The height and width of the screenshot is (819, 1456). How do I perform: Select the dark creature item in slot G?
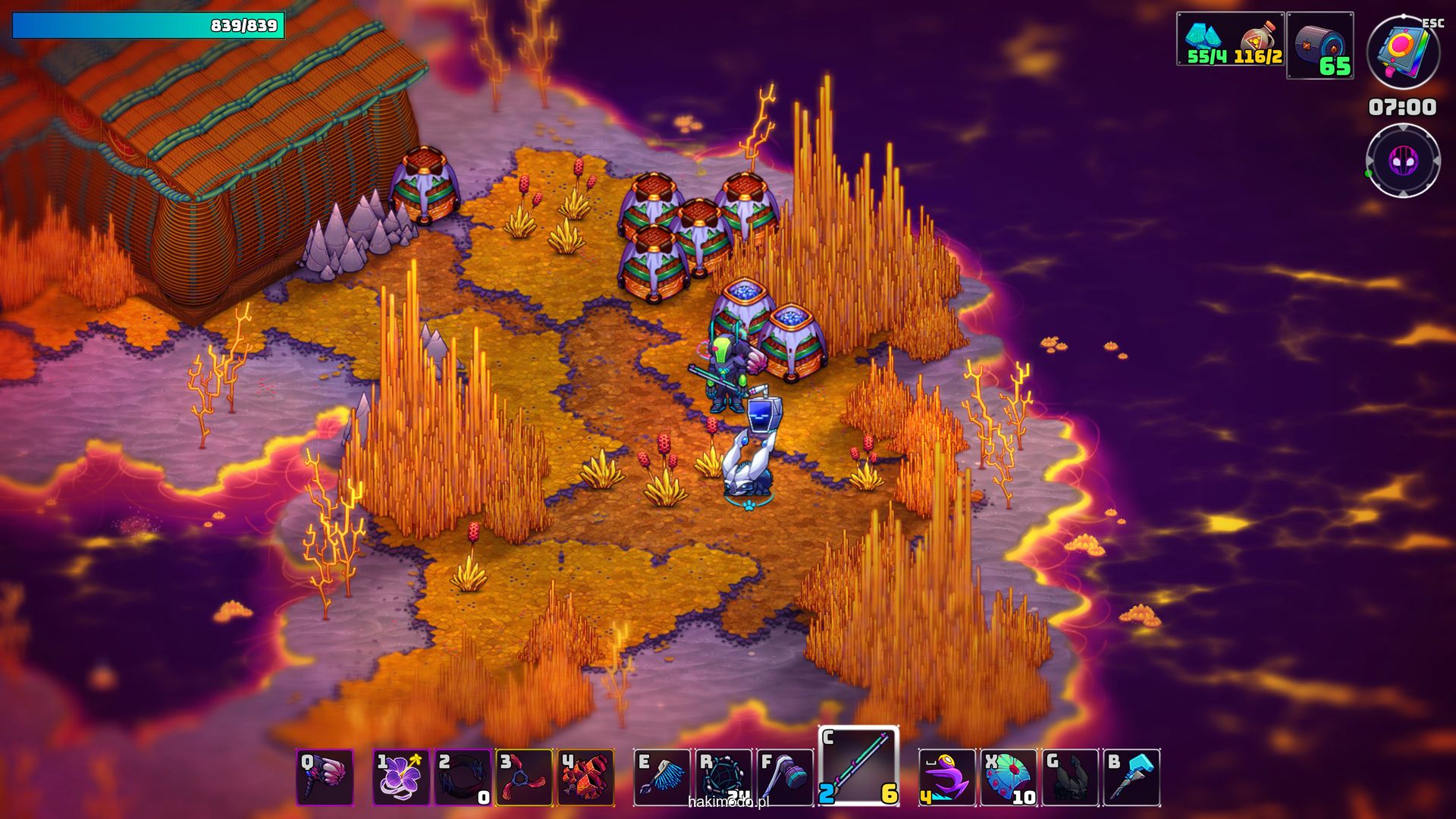(x=1070, y=777)
